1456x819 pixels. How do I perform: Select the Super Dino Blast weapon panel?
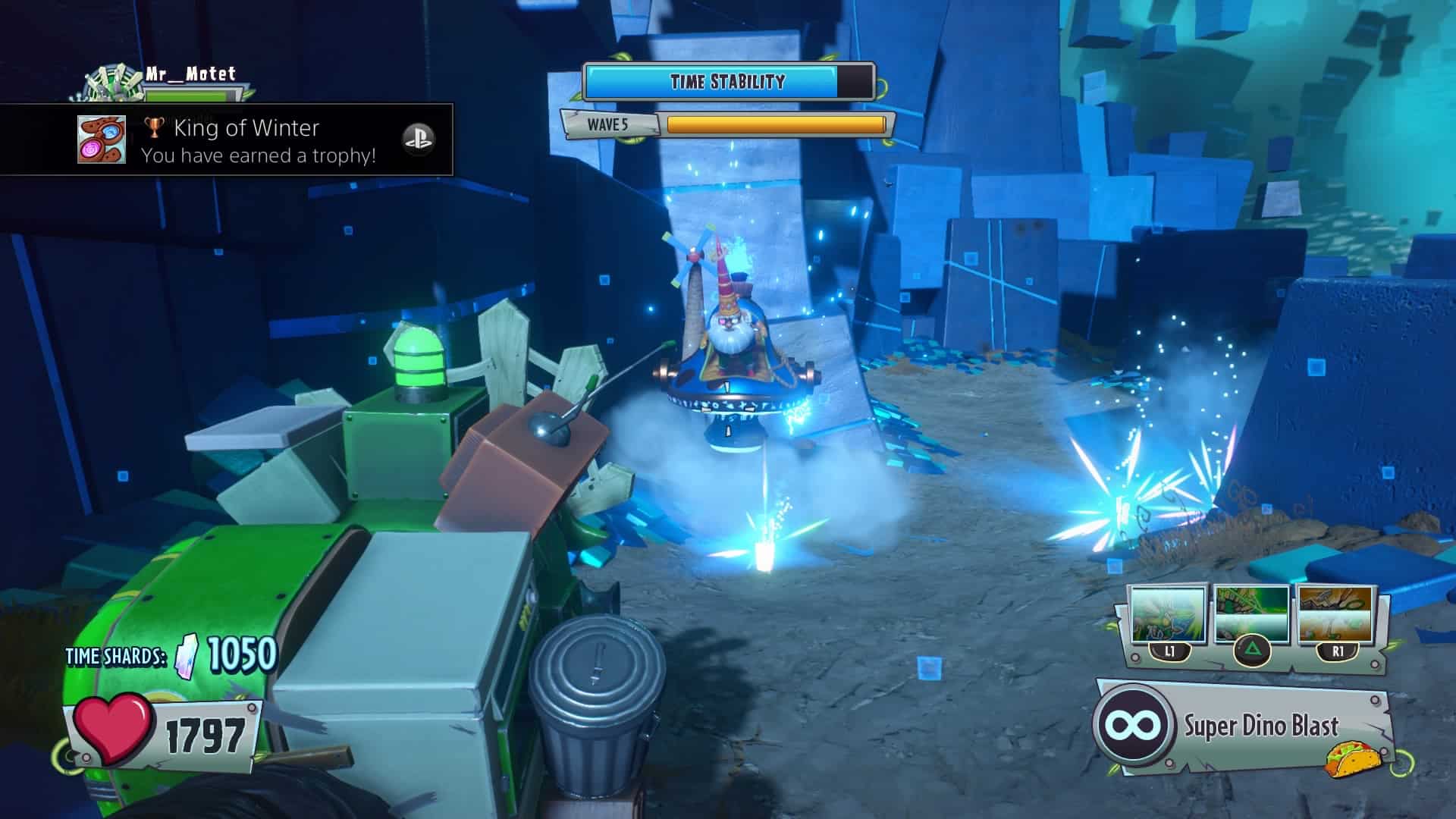(x=1244, y=726)
